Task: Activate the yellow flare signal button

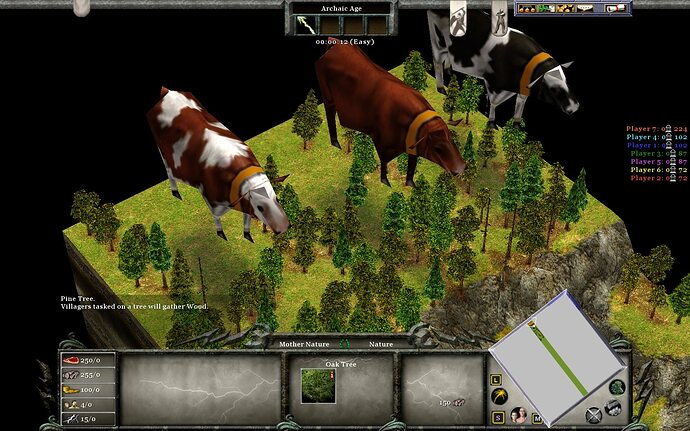Action: point(497,398)
